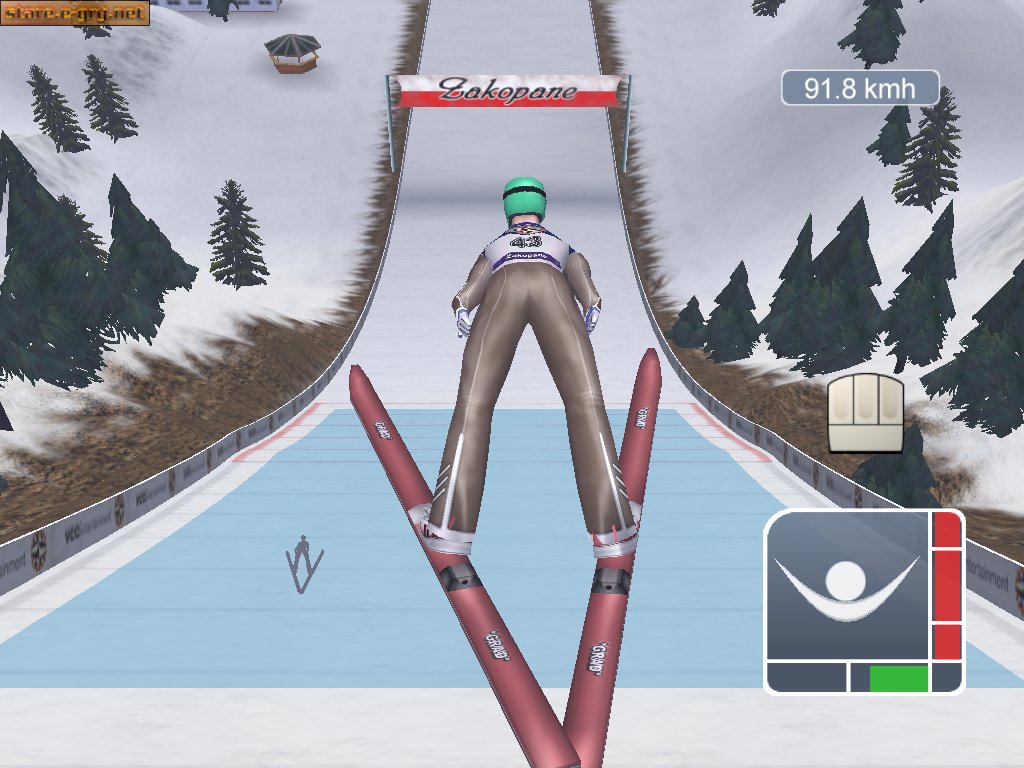Open the stare-e-gry.net watermark logo
This screenshot has height=768, width=1024.
[x=75, y=13]
